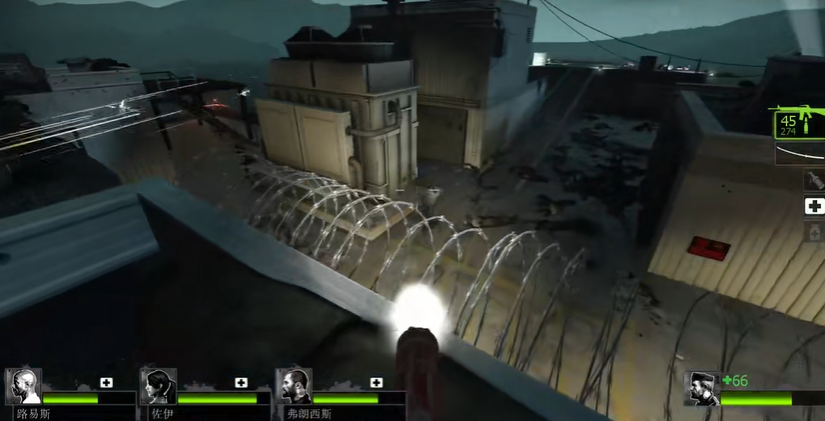Click teammate 路易斯's portrait
The width and height of the screenshot is (825, 421).
(x=23, y=386)
